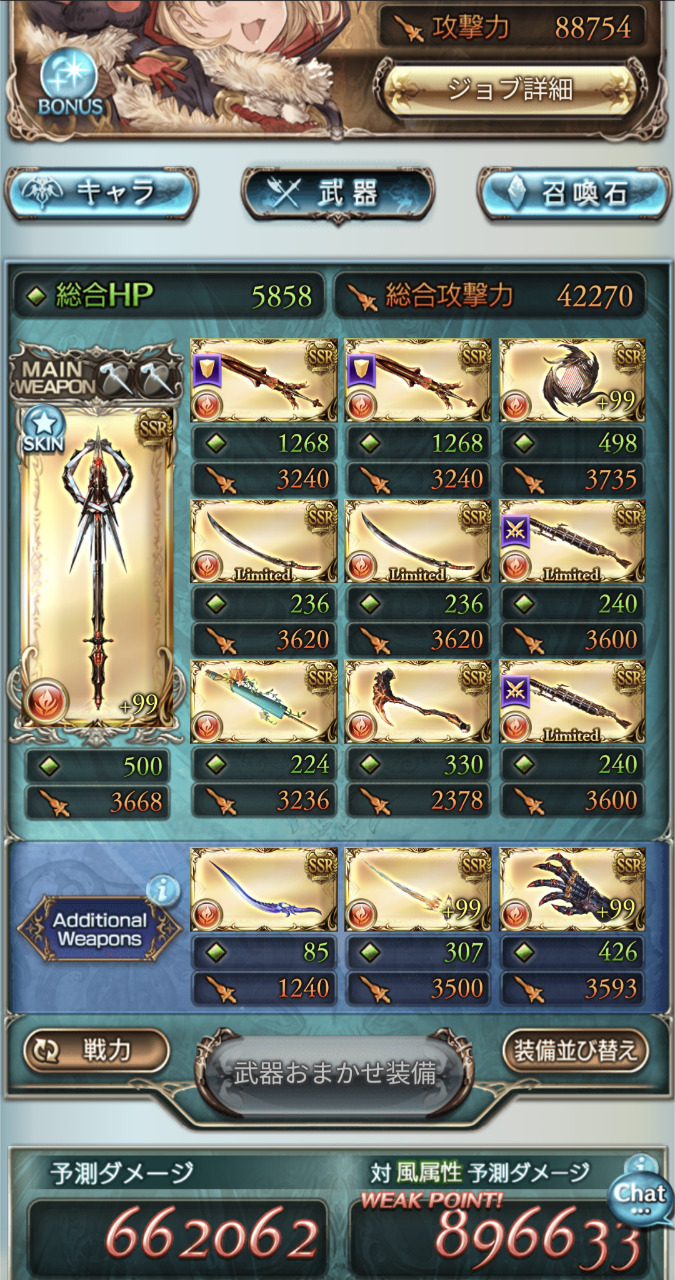This screenshot has height=1280, width=675.
Task: Show Additional Weapons info
Action: pos(163,888)
